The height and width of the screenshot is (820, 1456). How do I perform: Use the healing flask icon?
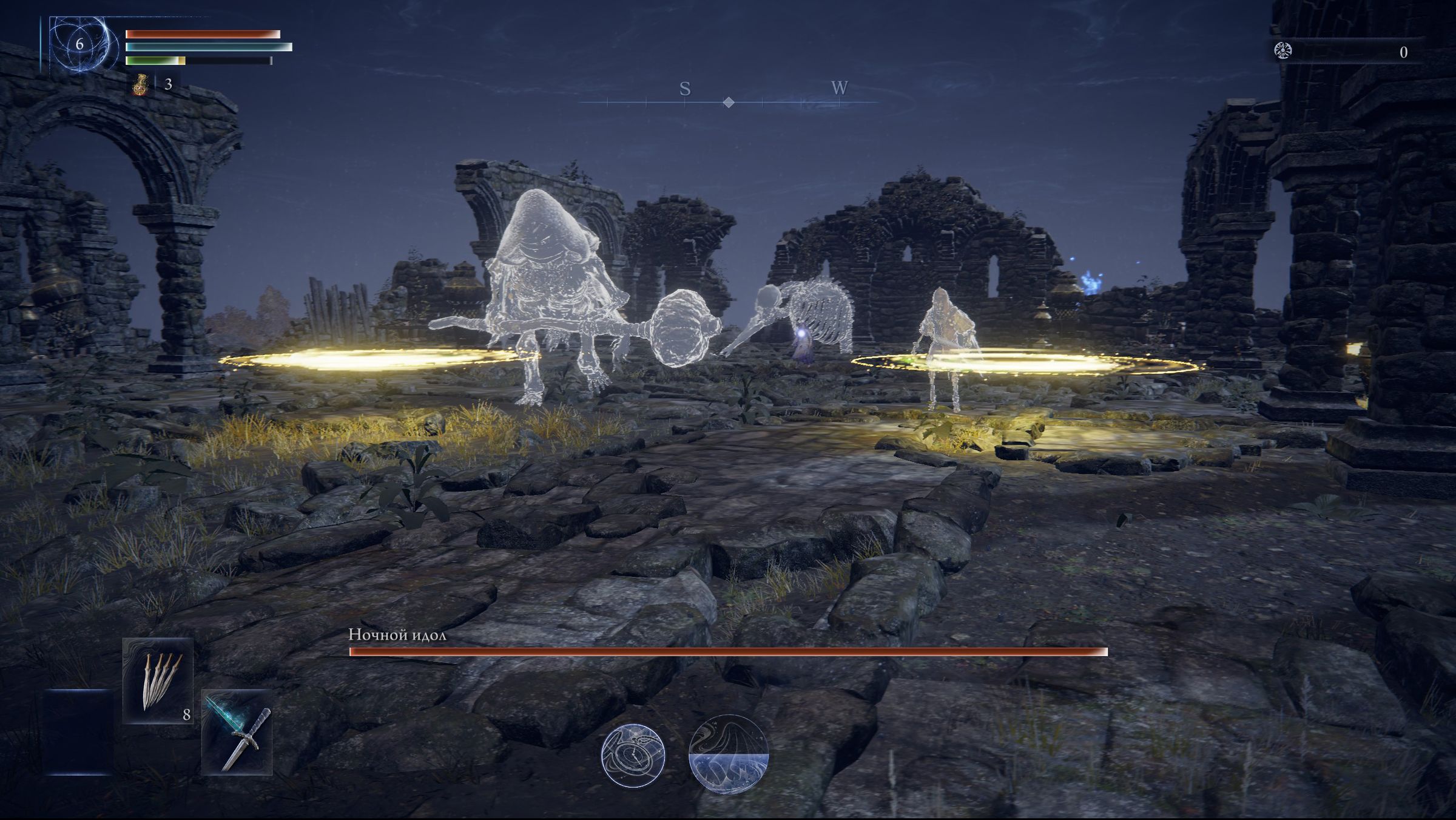tap(140, 84)
